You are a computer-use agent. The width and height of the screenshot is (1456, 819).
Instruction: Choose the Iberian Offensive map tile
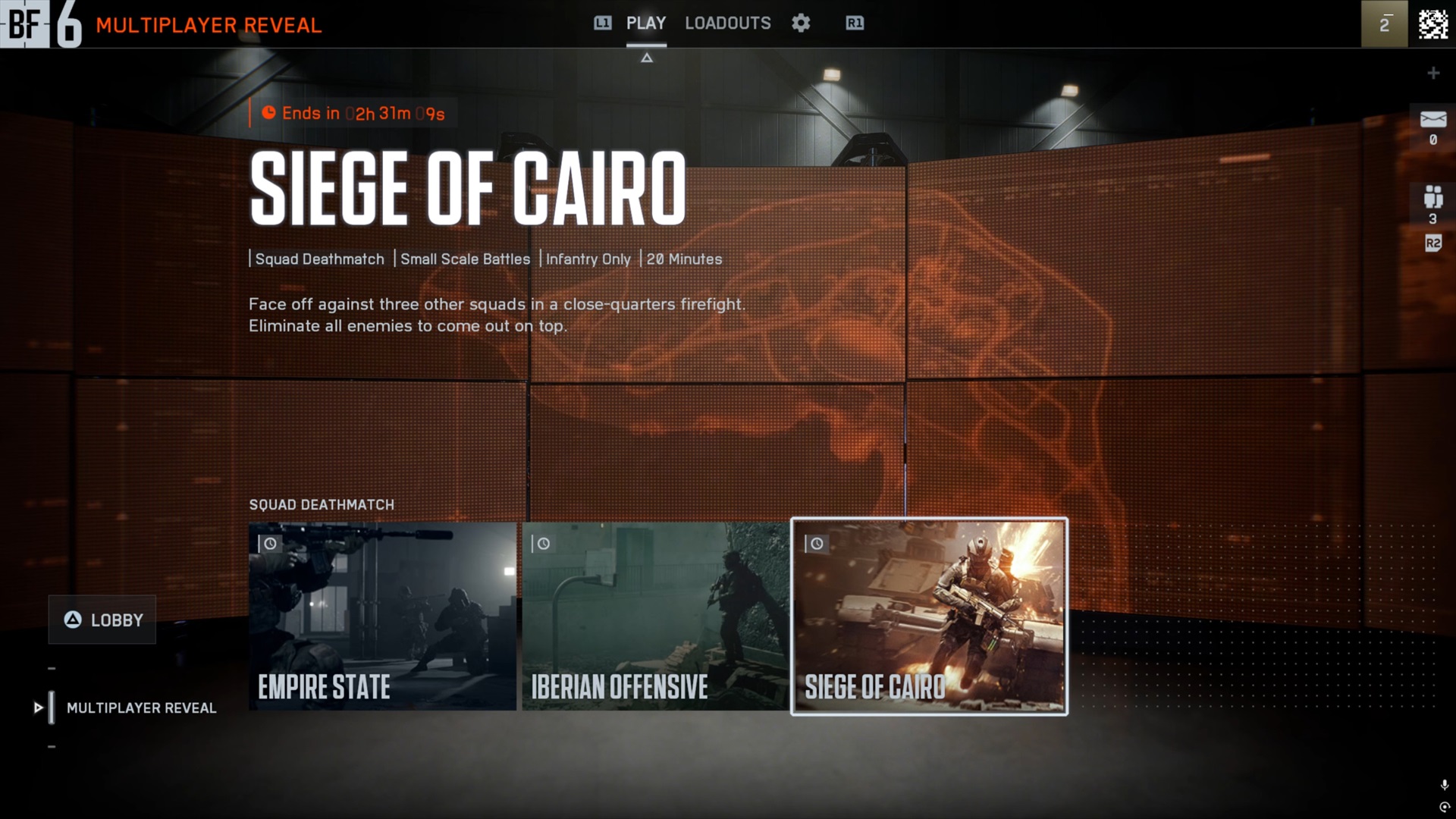coord(655,616)
